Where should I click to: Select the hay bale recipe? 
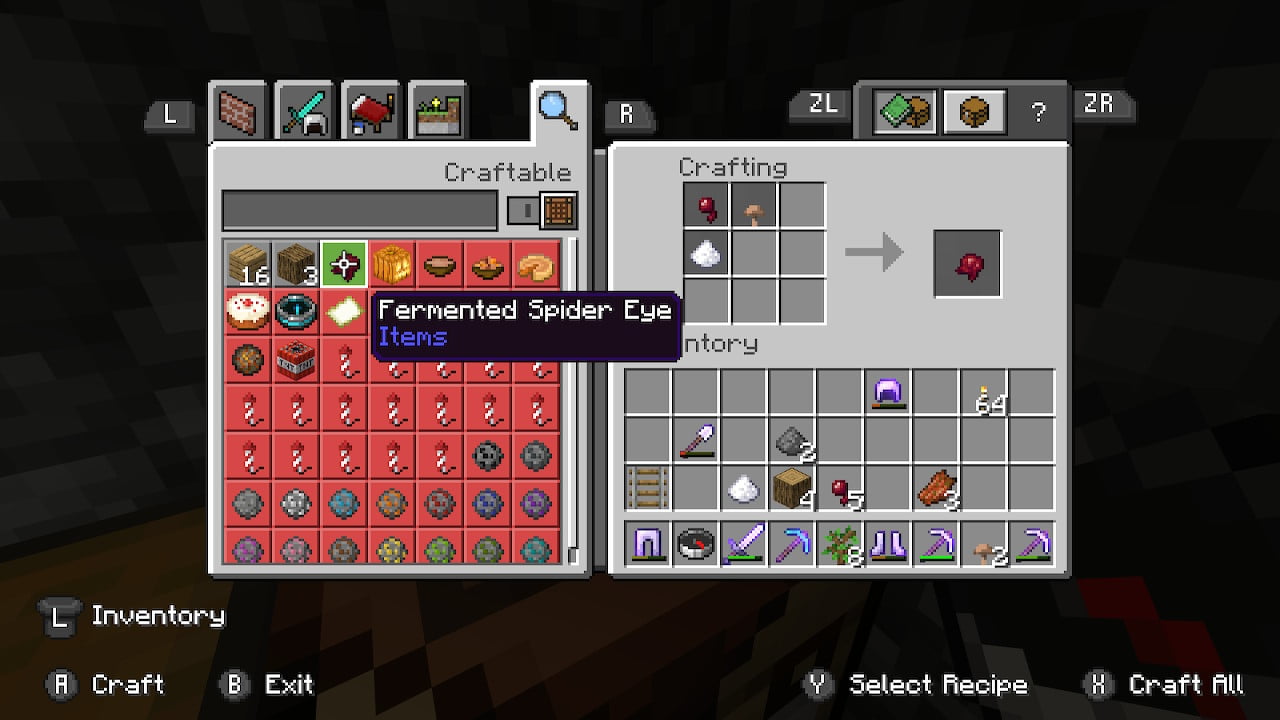pyautogui.click(x=392, y=263)
